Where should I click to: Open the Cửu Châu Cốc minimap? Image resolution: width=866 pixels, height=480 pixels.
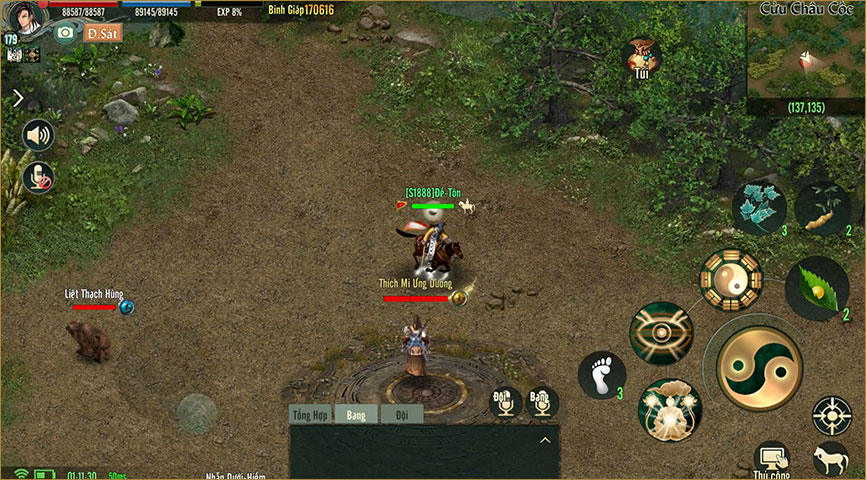(805, 57)
